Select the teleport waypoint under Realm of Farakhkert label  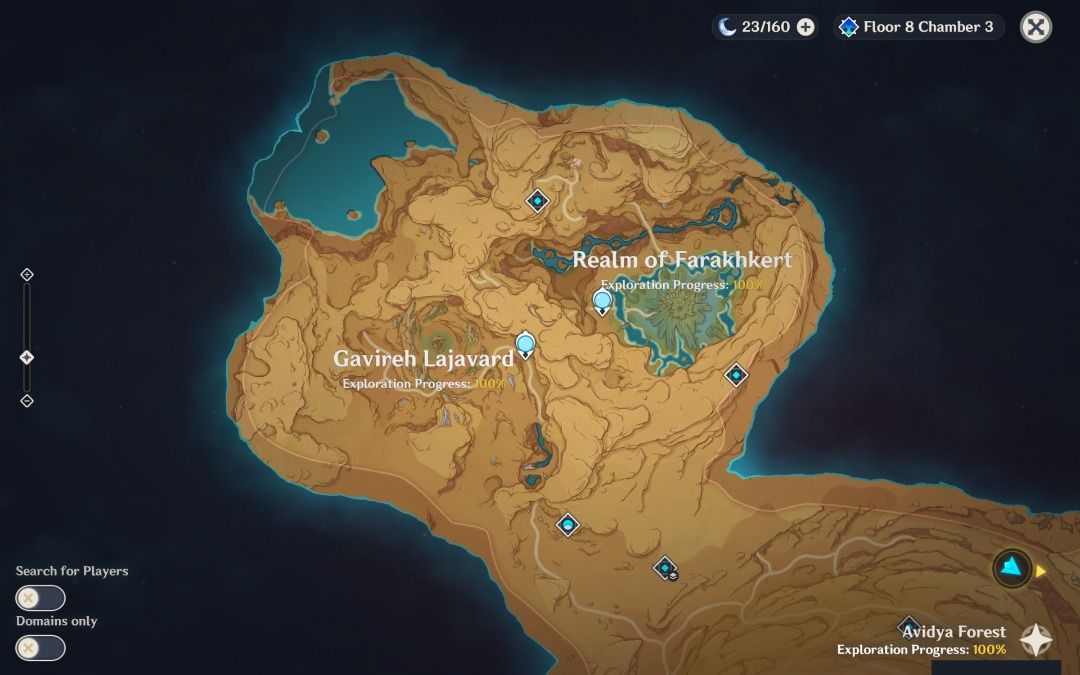click(602, 301)
